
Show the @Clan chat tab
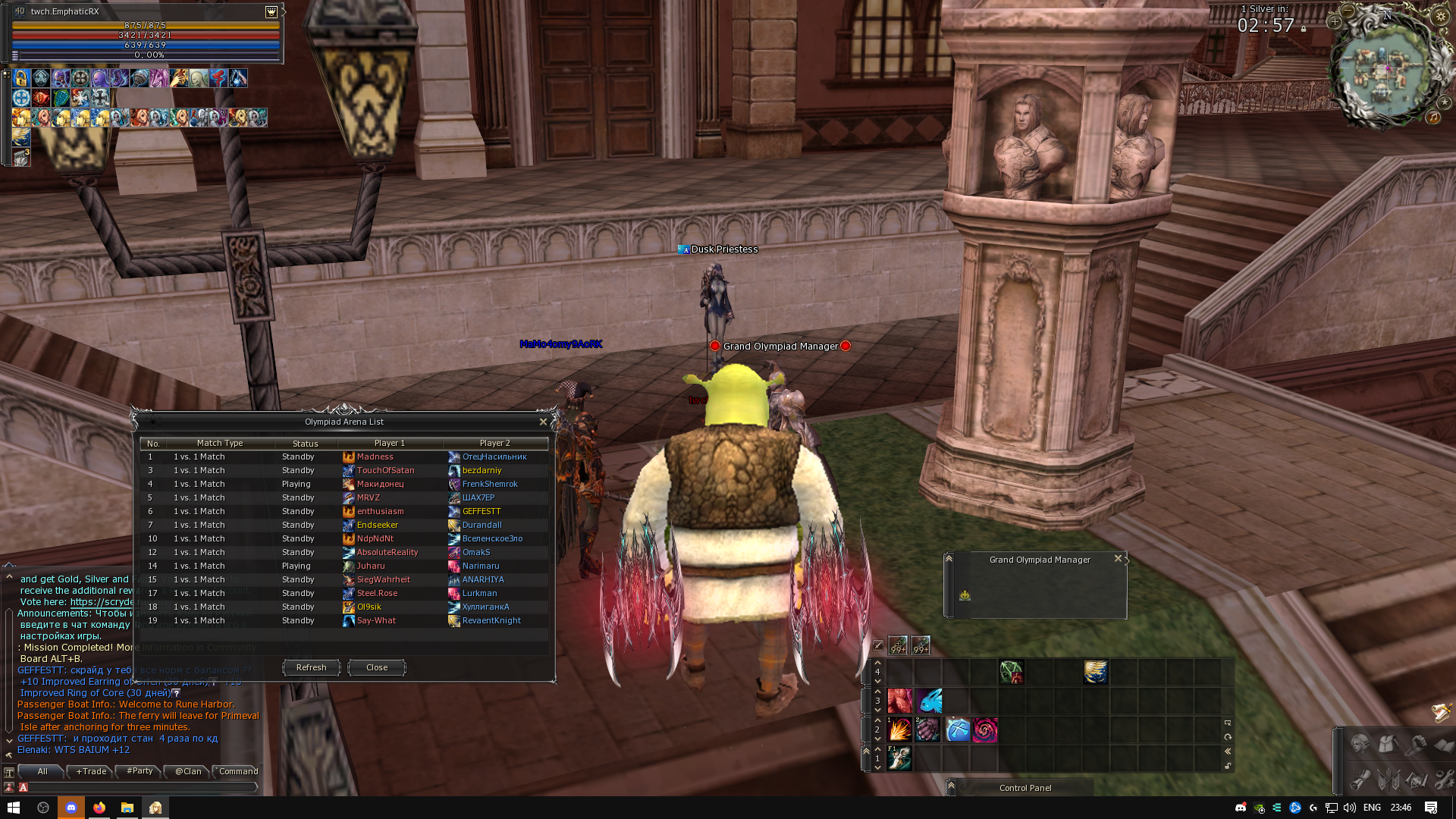[188, 771]
